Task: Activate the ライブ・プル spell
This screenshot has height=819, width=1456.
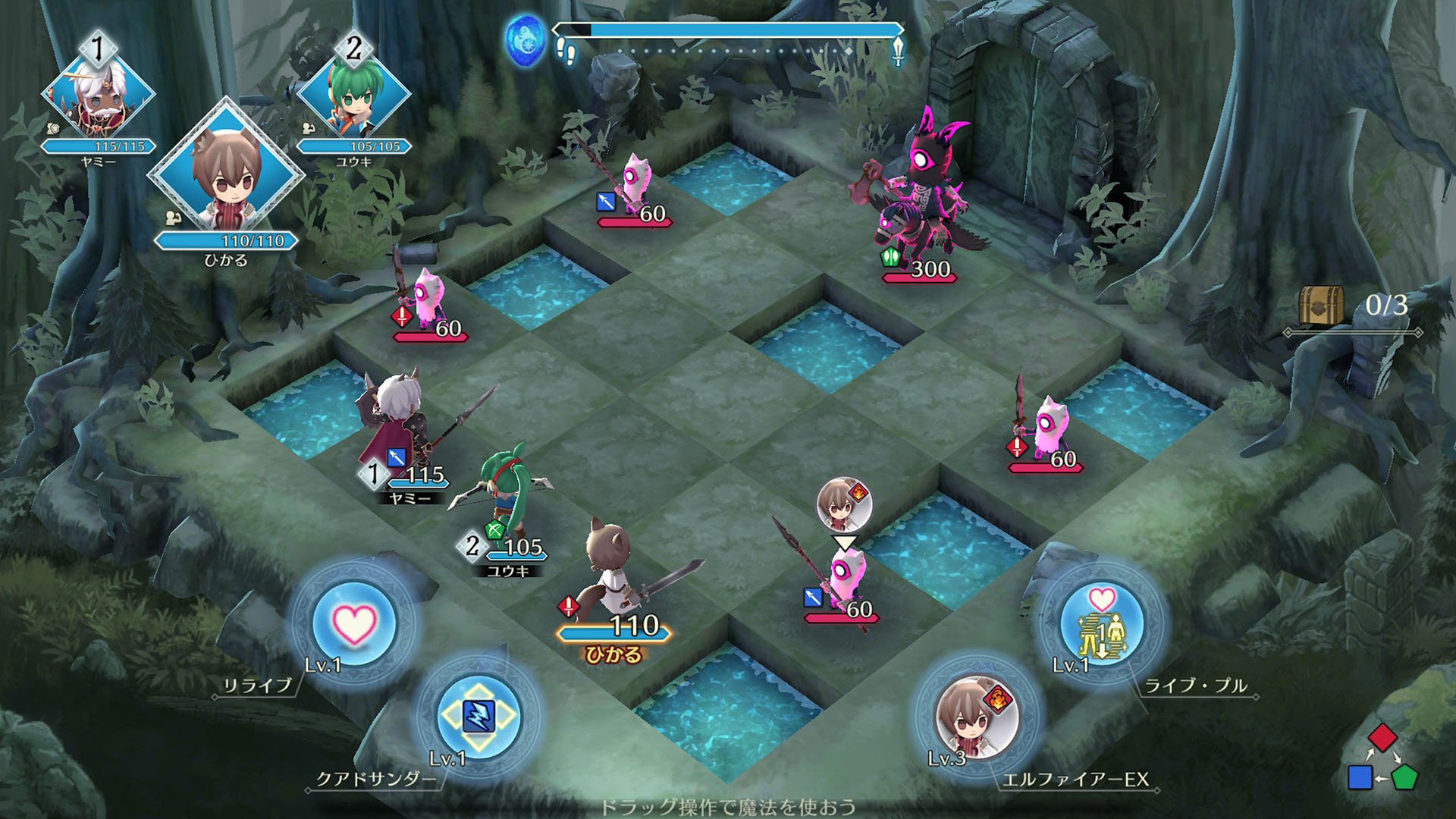Action: point(1101,625)
